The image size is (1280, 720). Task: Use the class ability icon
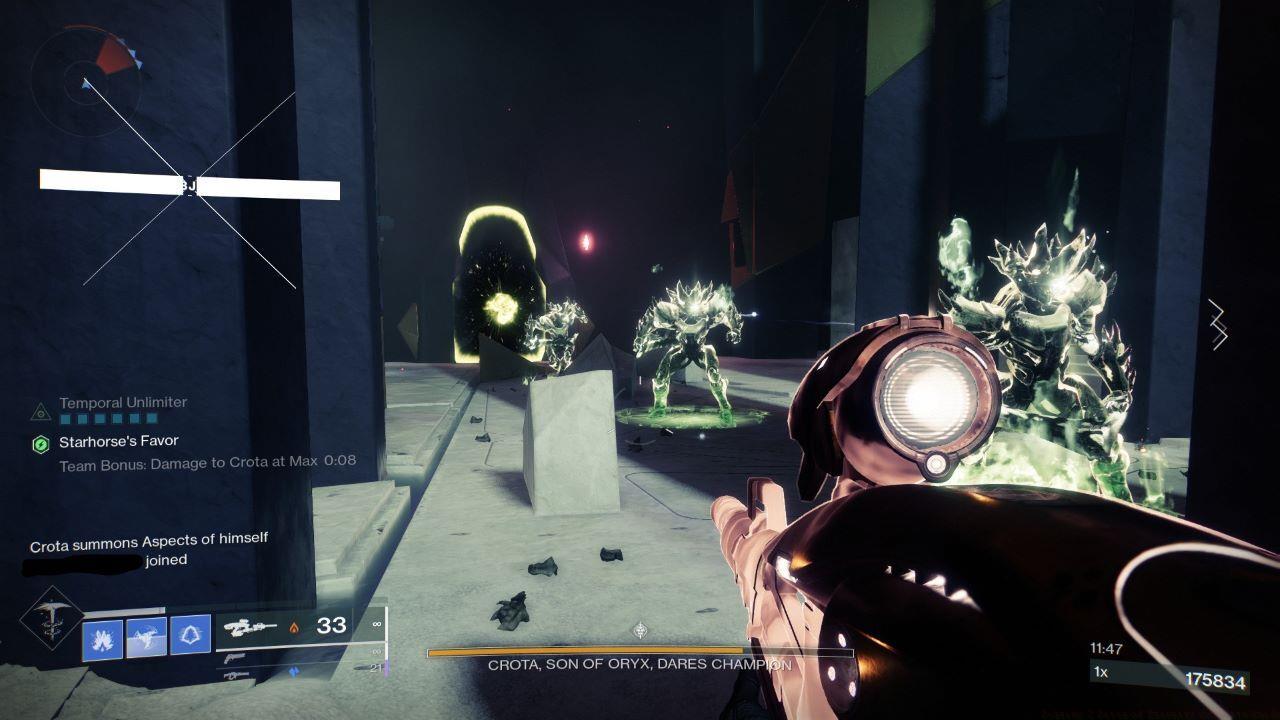190,635
